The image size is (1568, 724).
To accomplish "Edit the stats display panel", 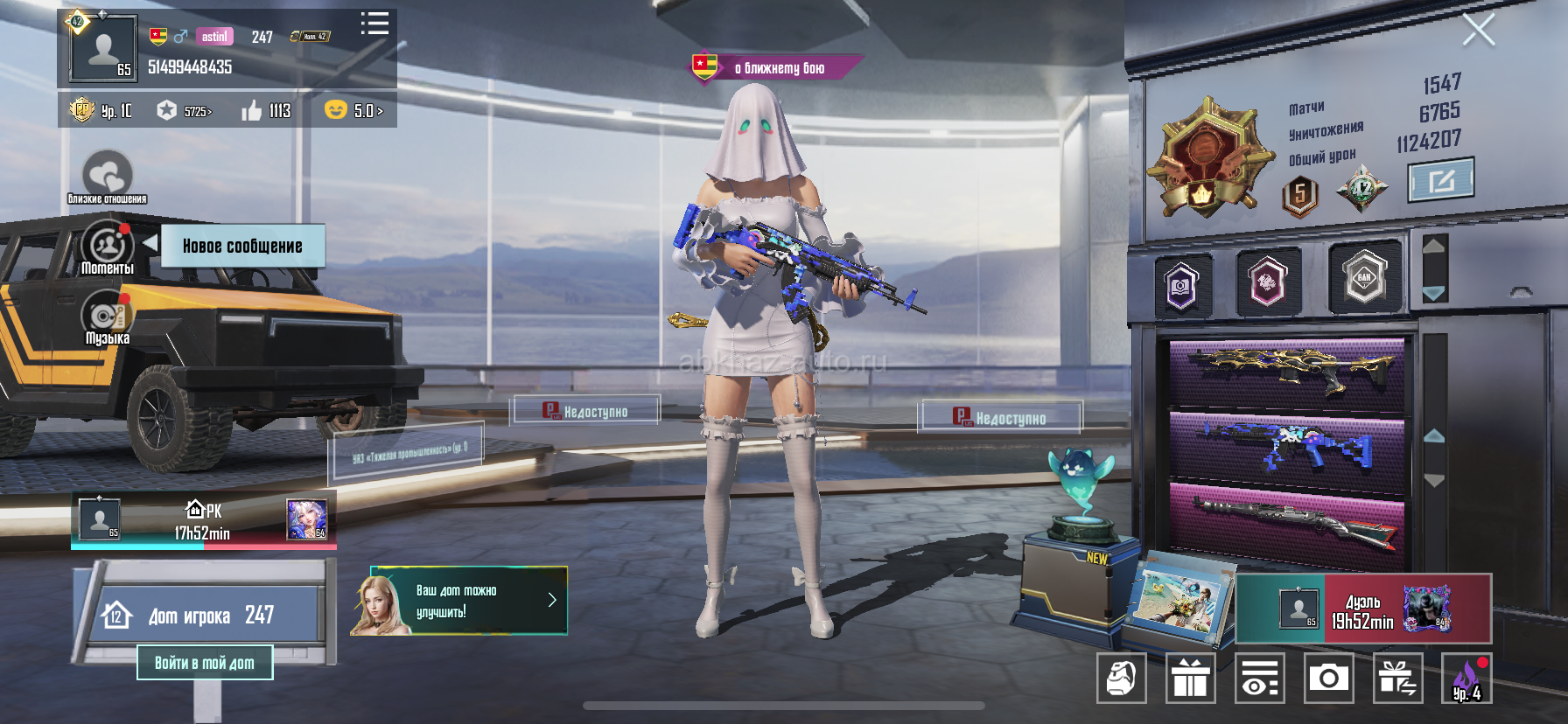I will pyautogui.click(x=1440, y=180).
